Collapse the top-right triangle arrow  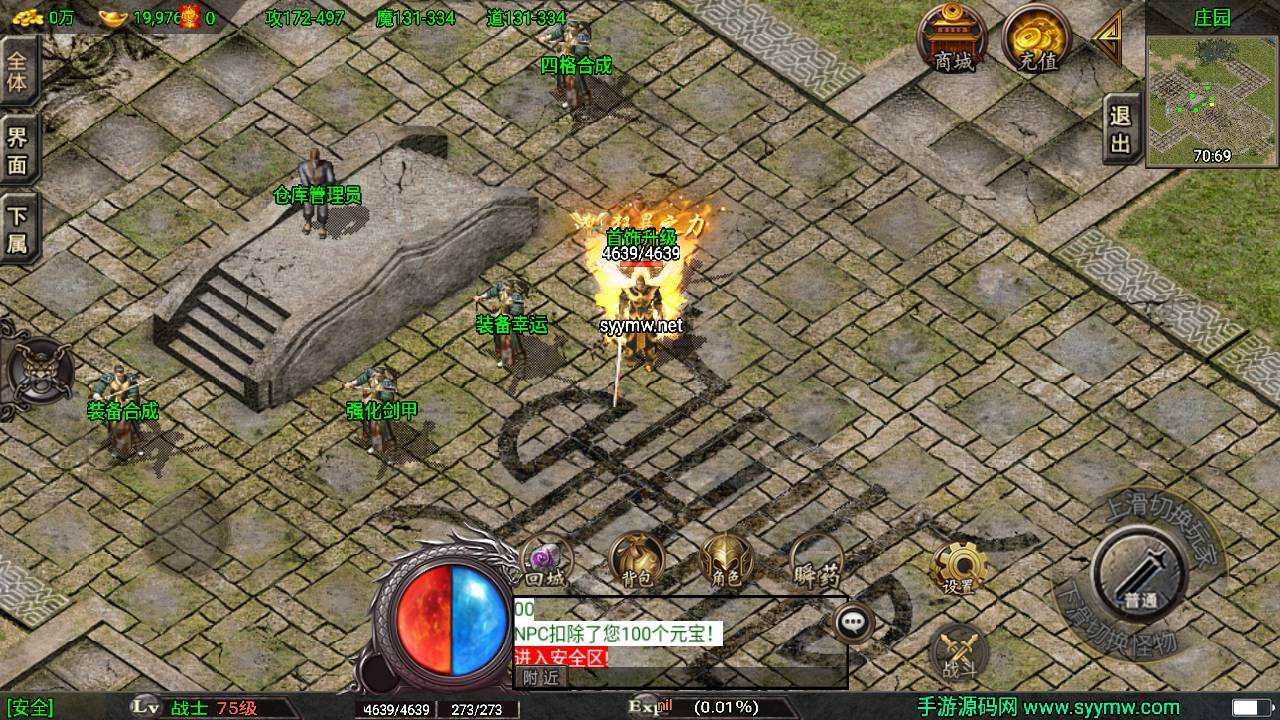click(x=1107, y=38)
